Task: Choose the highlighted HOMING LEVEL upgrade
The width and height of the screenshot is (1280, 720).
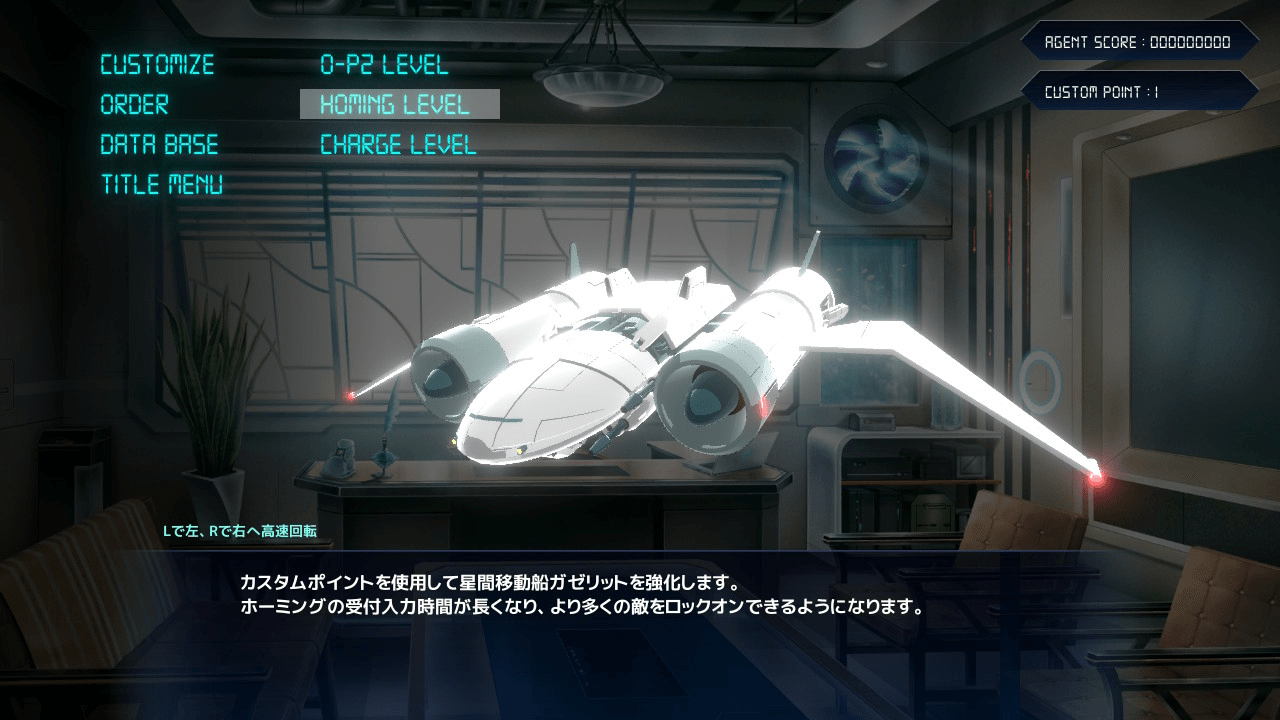Action: pos(395,104)
